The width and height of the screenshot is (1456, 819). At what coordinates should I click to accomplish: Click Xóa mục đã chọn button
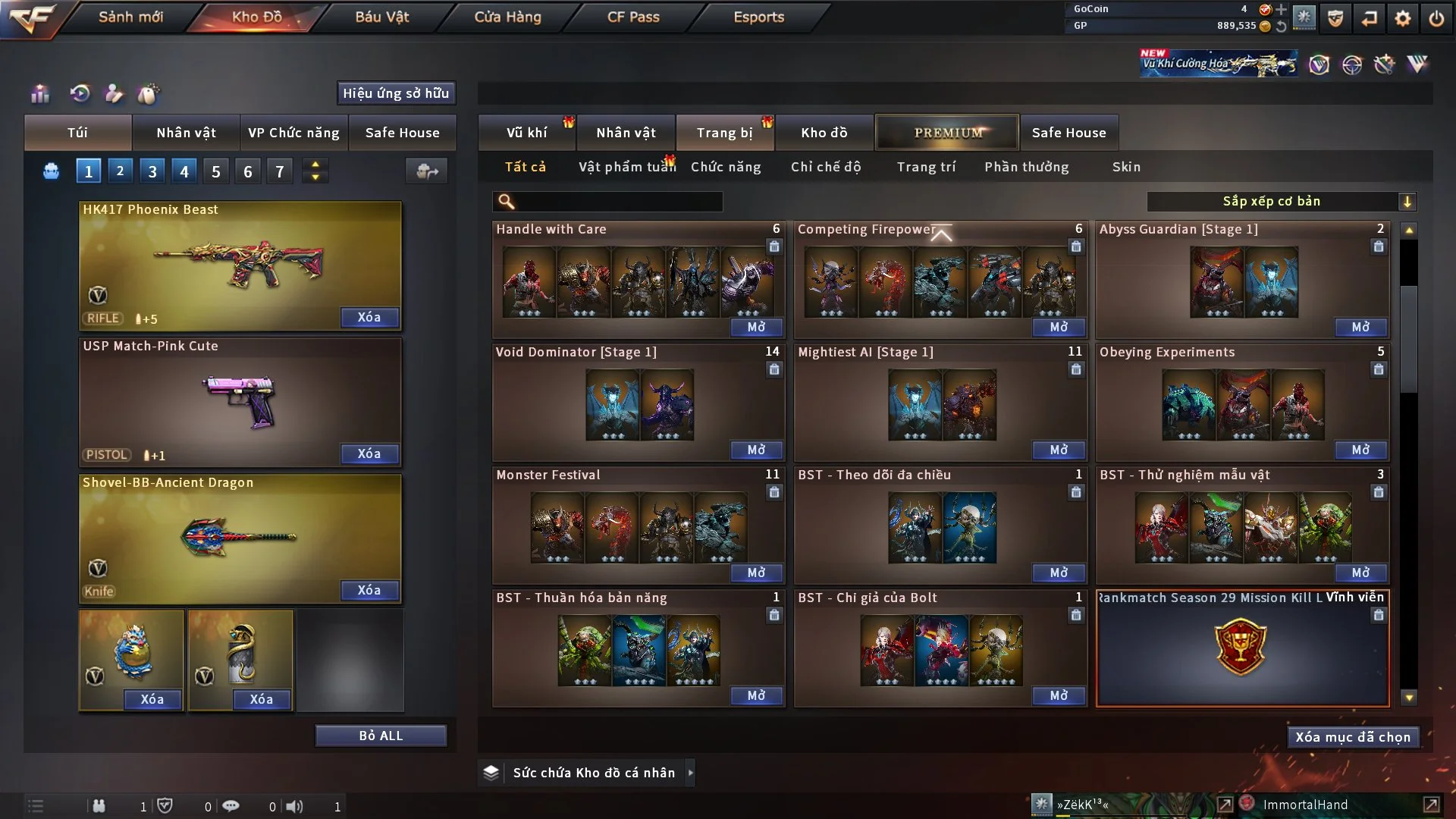1353,737
